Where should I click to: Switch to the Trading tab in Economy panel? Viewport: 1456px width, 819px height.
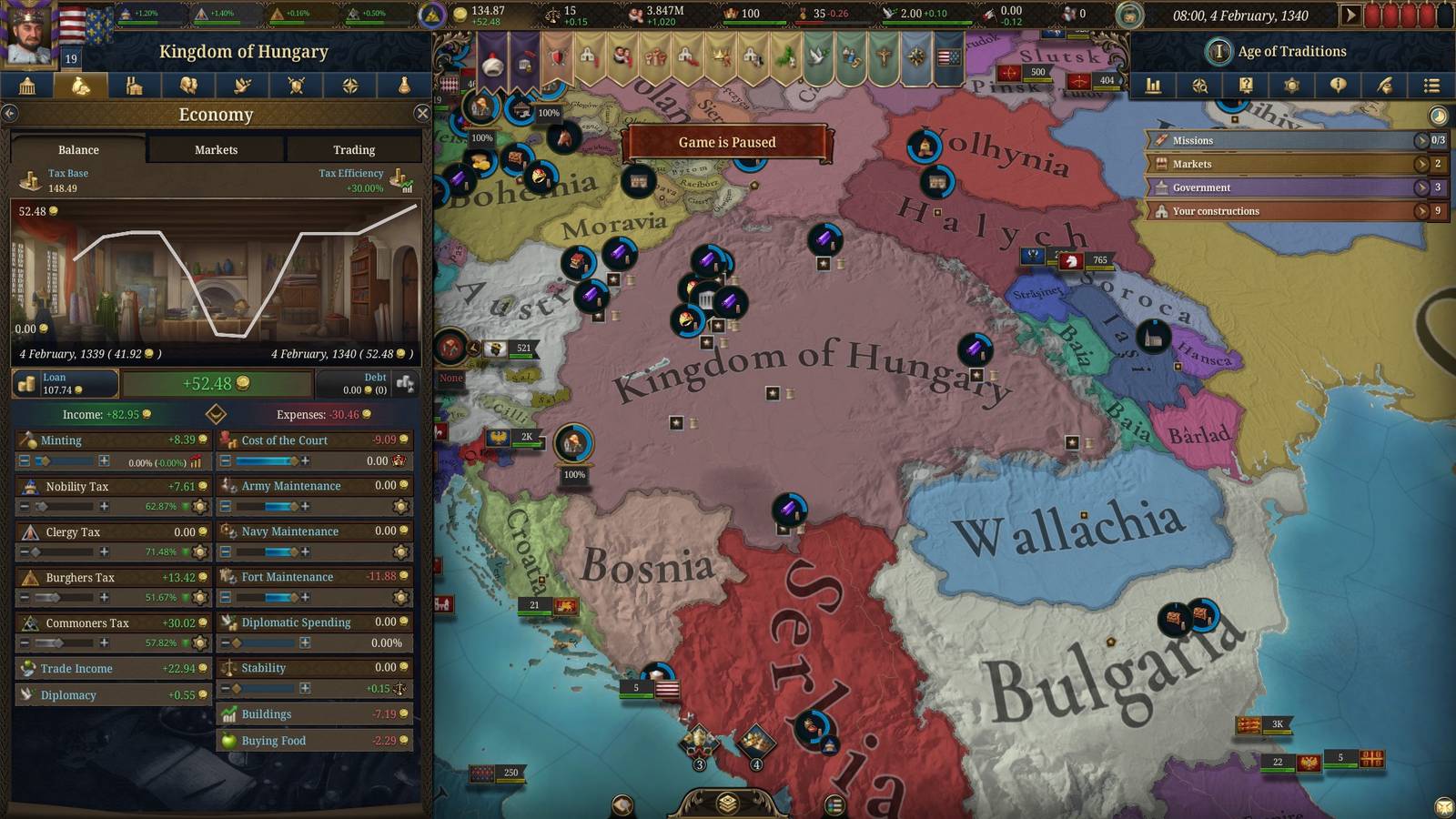(354, 149)
